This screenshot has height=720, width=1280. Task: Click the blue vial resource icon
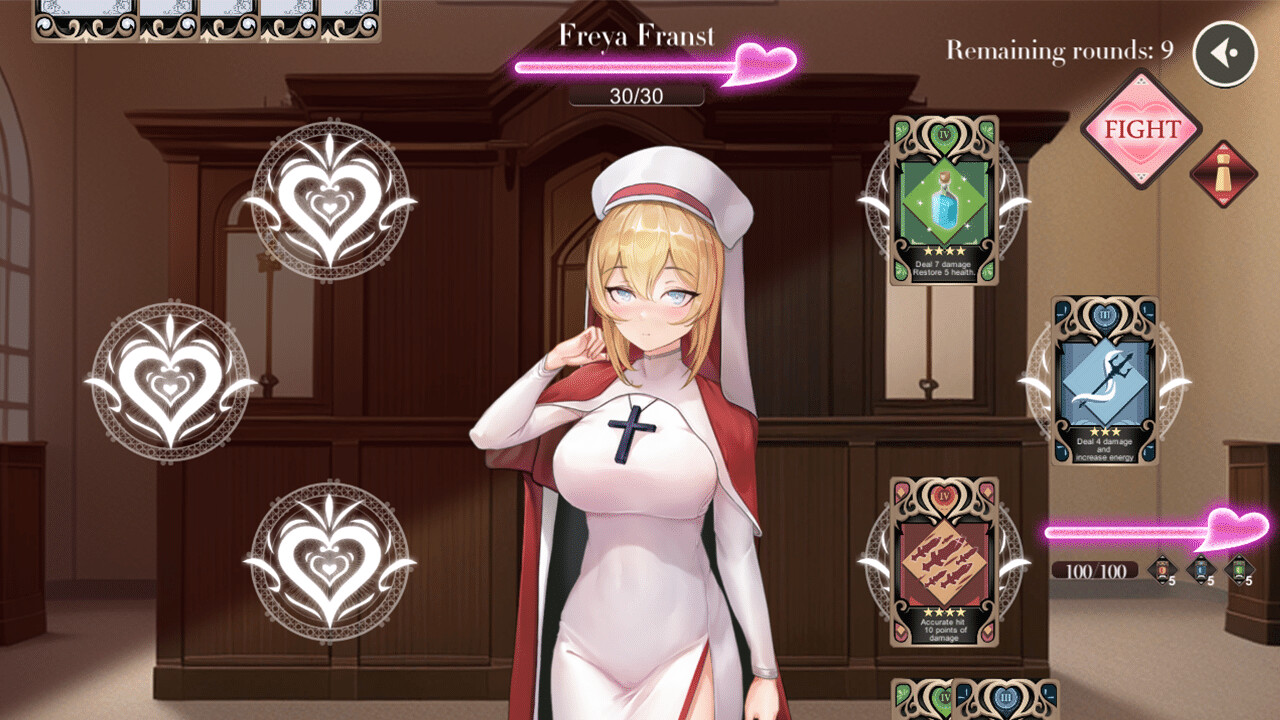click(1200, 569)
